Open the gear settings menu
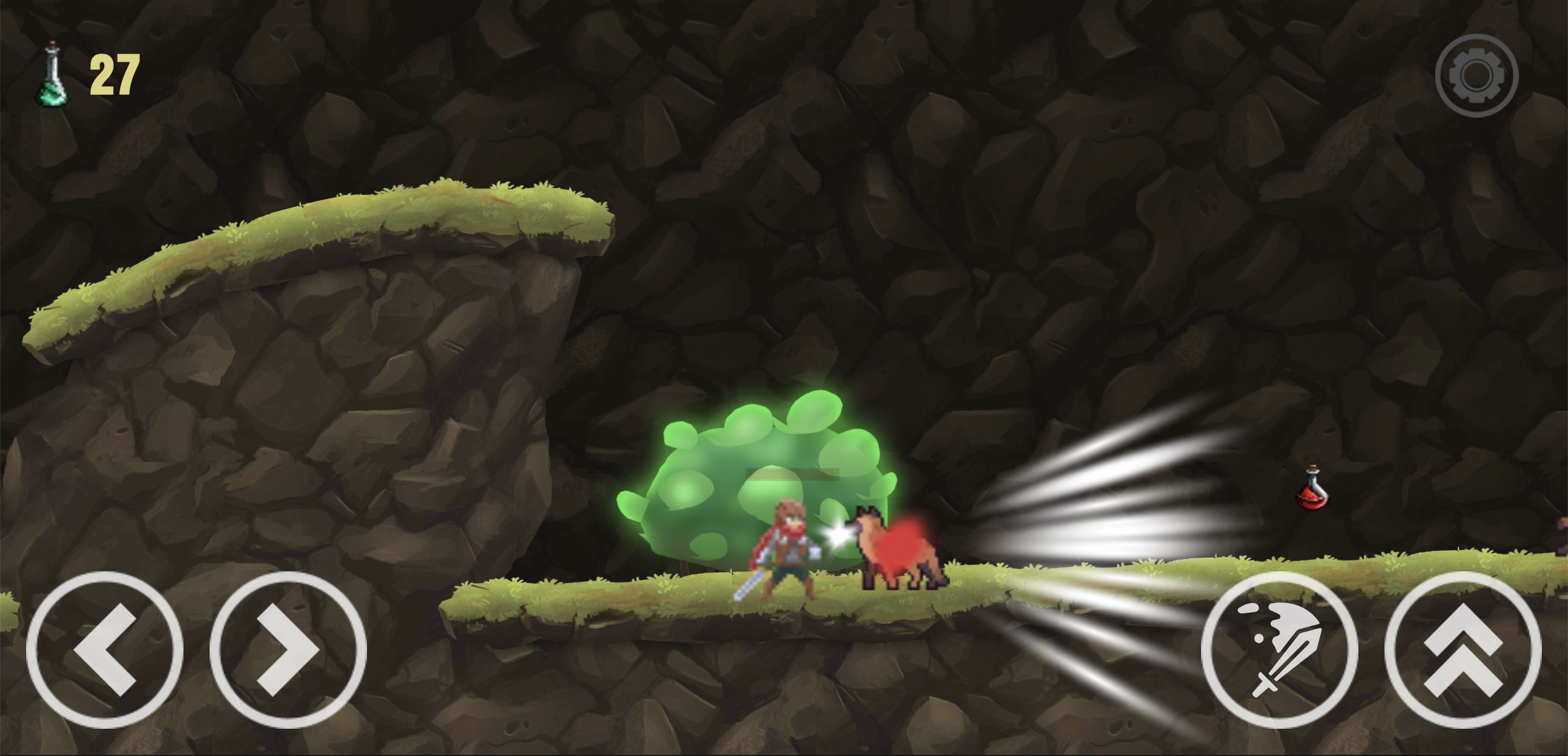Screen dimensions: 1568x756 point(1476,76)
